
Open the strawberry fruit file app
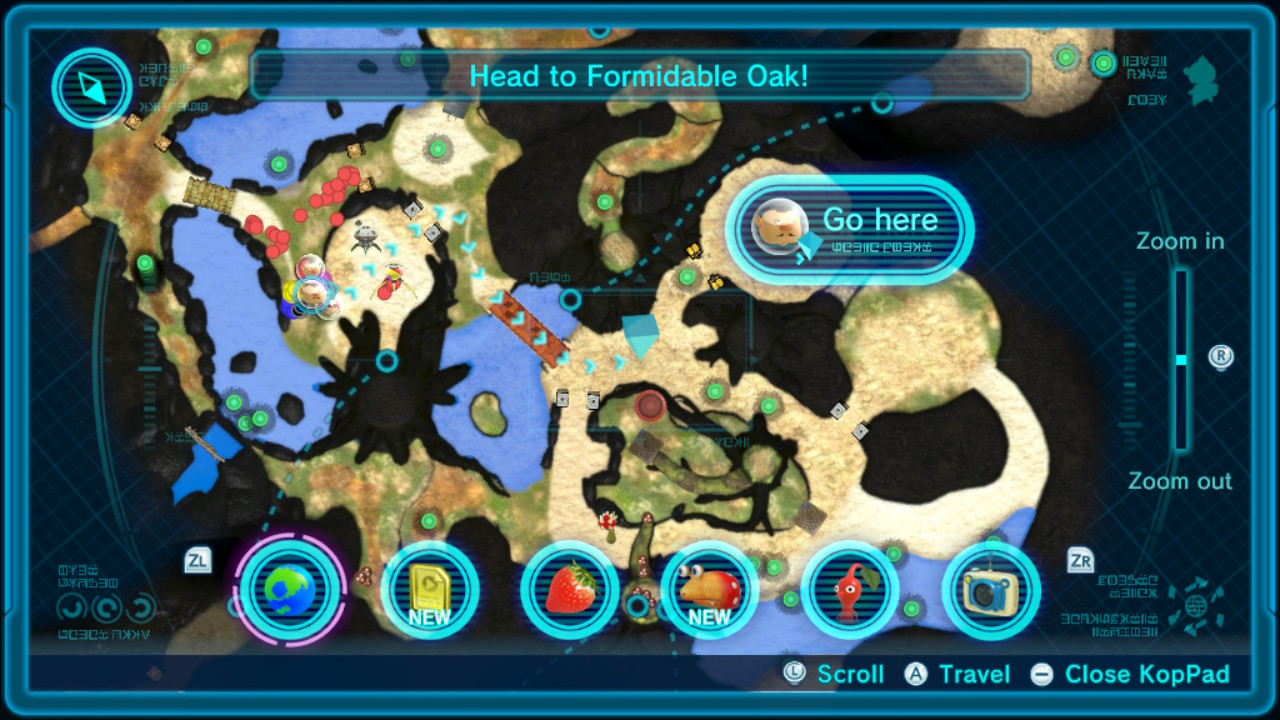(x=570, y=590)
